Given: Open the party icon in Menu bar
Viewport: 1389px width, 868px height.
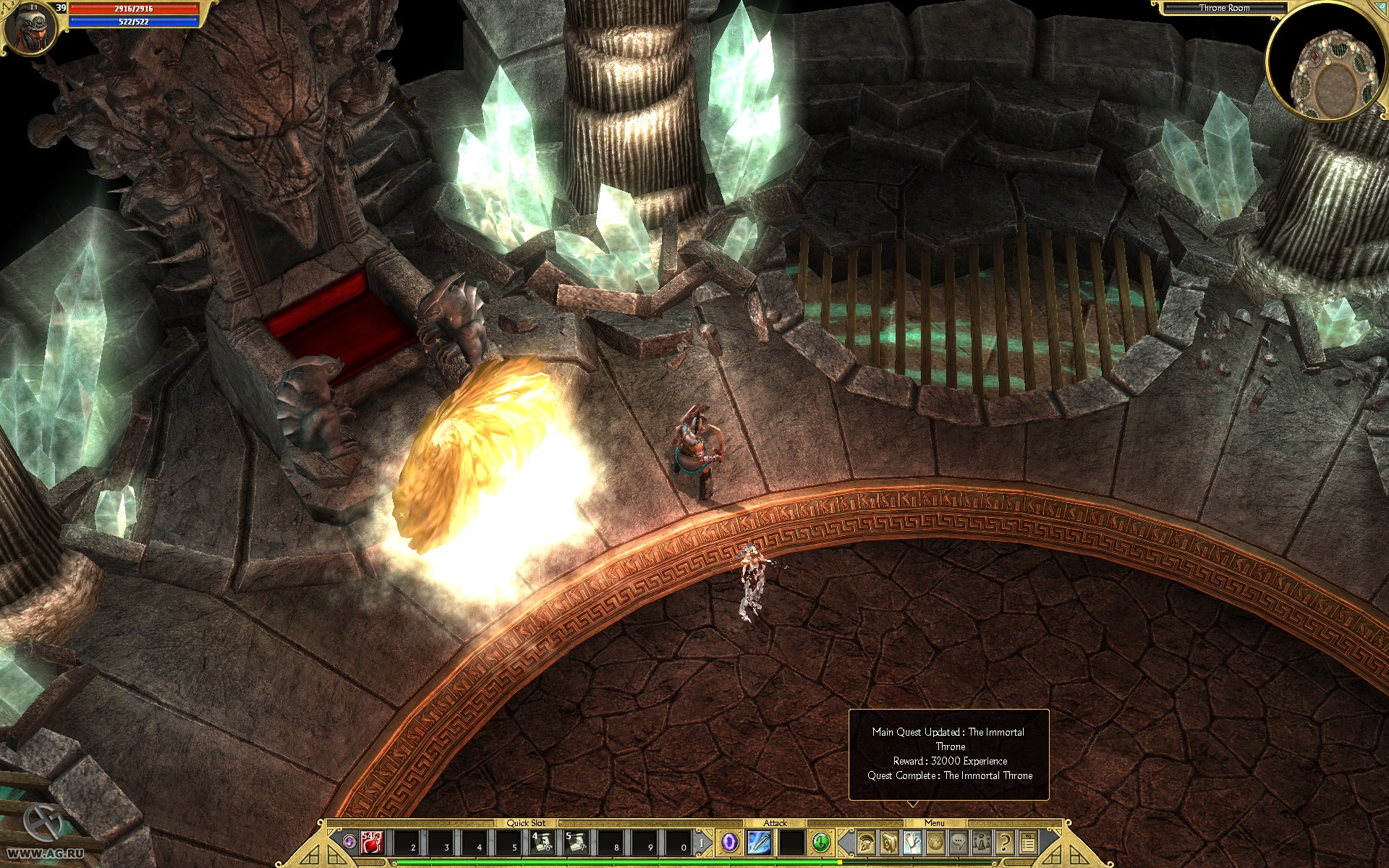Looking at the screenshot, I should click(x=982, y=843).
